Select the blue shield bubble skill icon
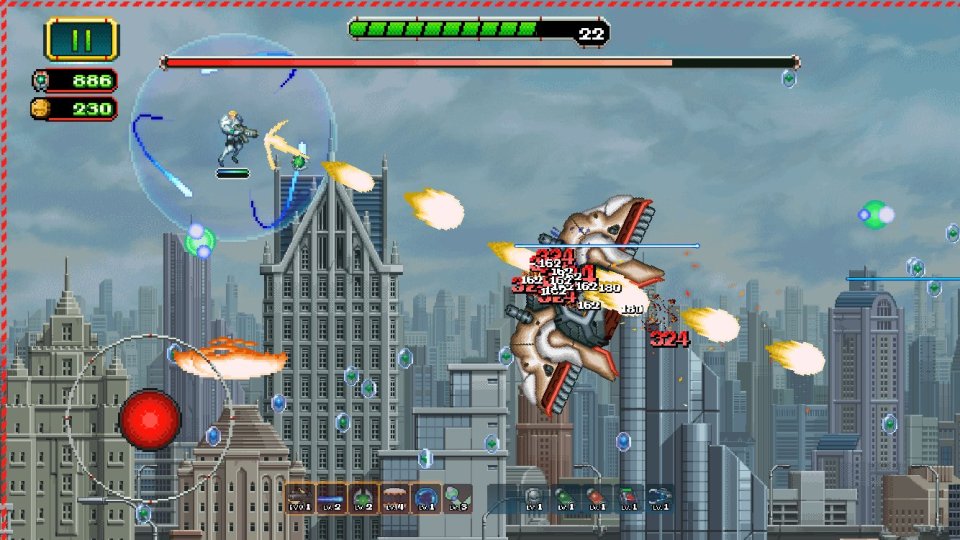This screenshot has width=960, height=540. (x=425, y=497)
